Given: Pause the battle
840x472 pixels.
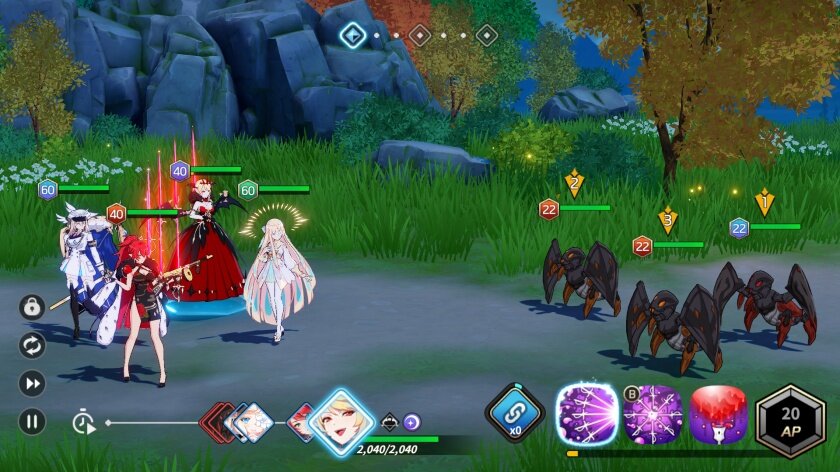Looking at the screenshot, I should tap(32, 421).
